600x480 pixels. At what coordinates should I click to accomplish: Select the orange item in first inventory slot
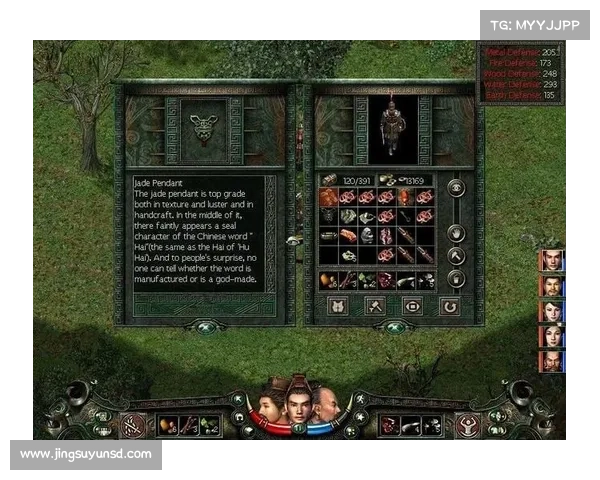coord(328,197)
